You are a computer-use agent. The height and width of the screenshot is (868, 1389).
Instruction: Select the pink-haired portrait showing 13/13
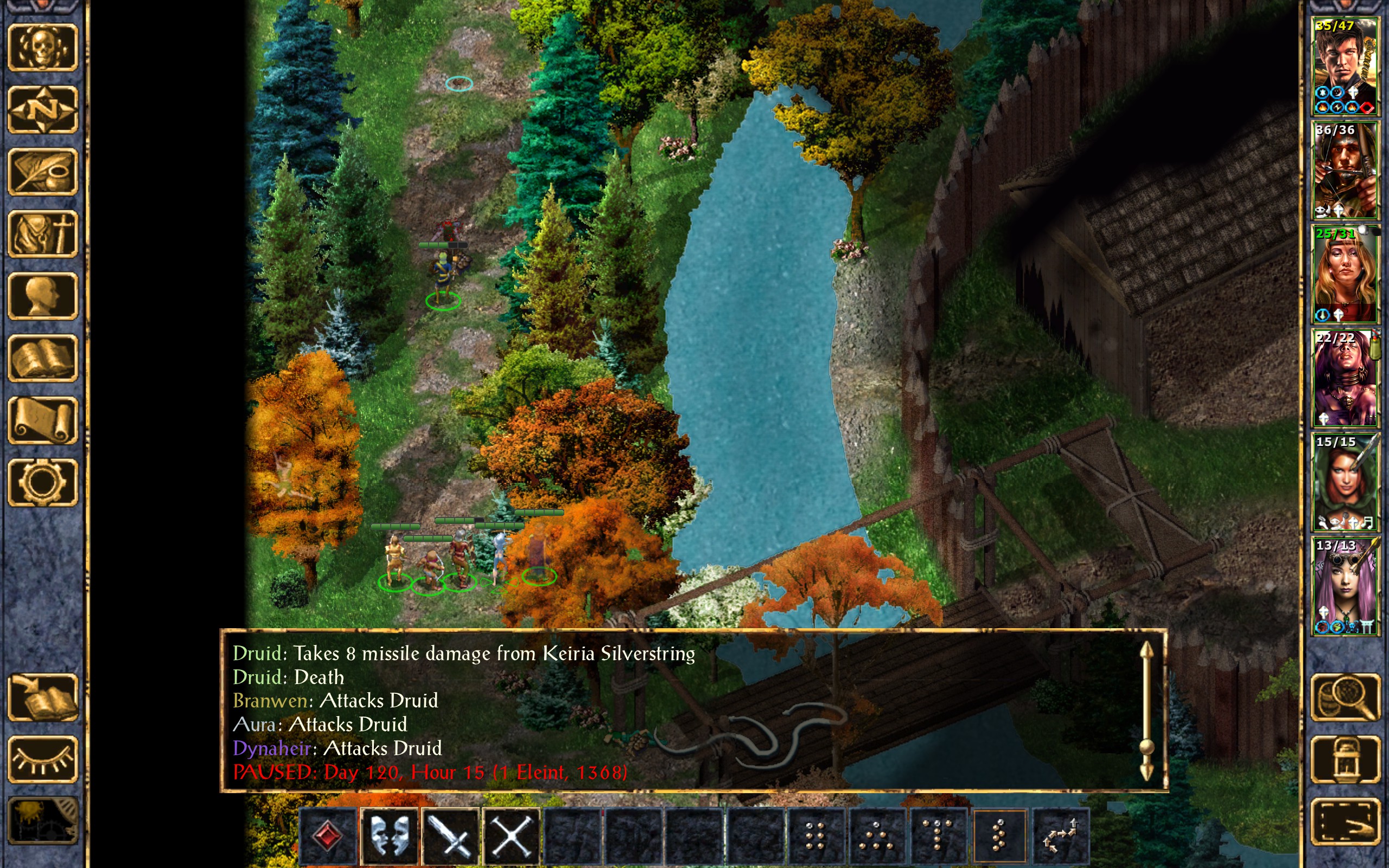[1345, 585]
